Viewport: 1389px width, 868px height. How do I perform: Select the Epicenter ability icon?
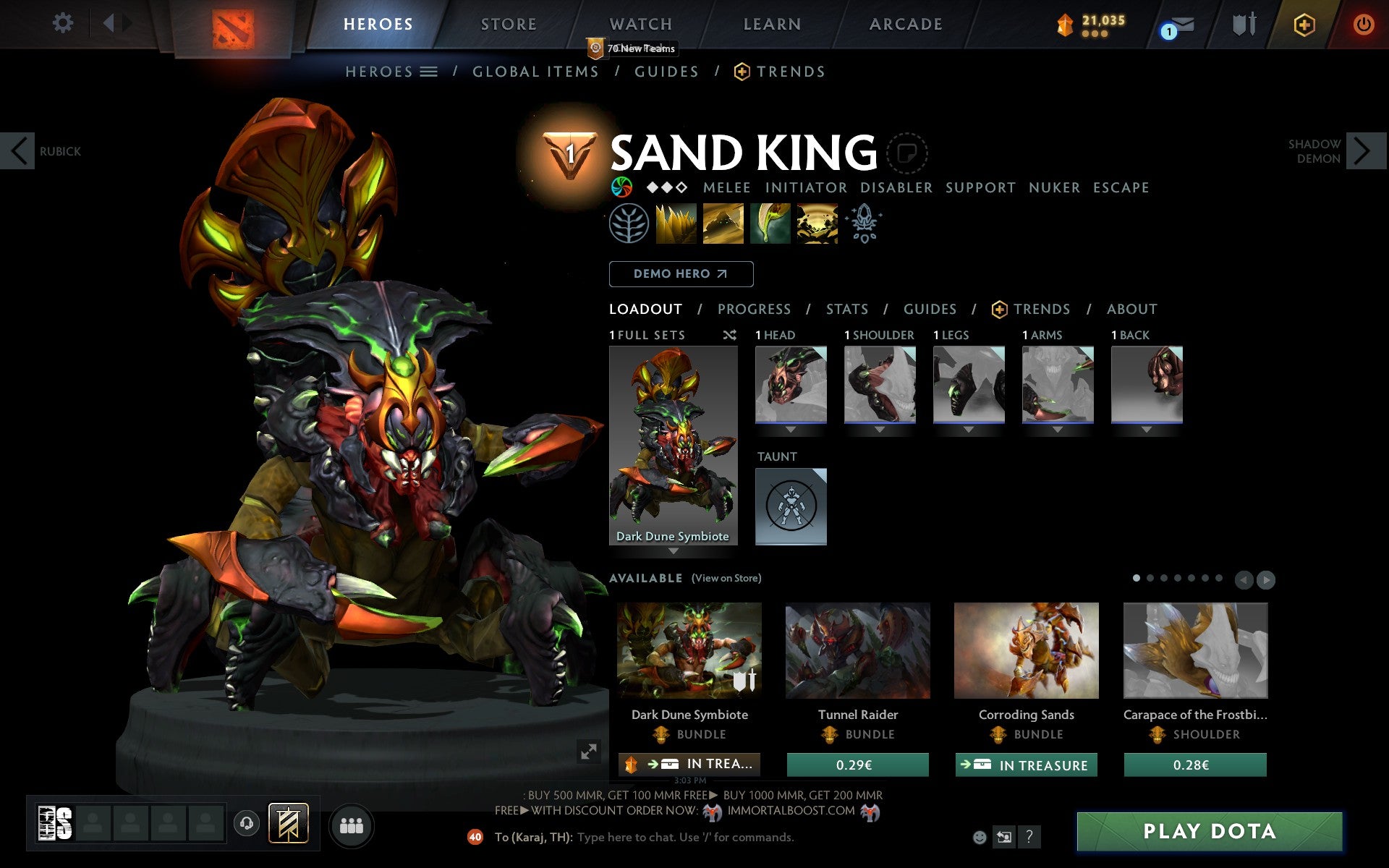point(816,224)
